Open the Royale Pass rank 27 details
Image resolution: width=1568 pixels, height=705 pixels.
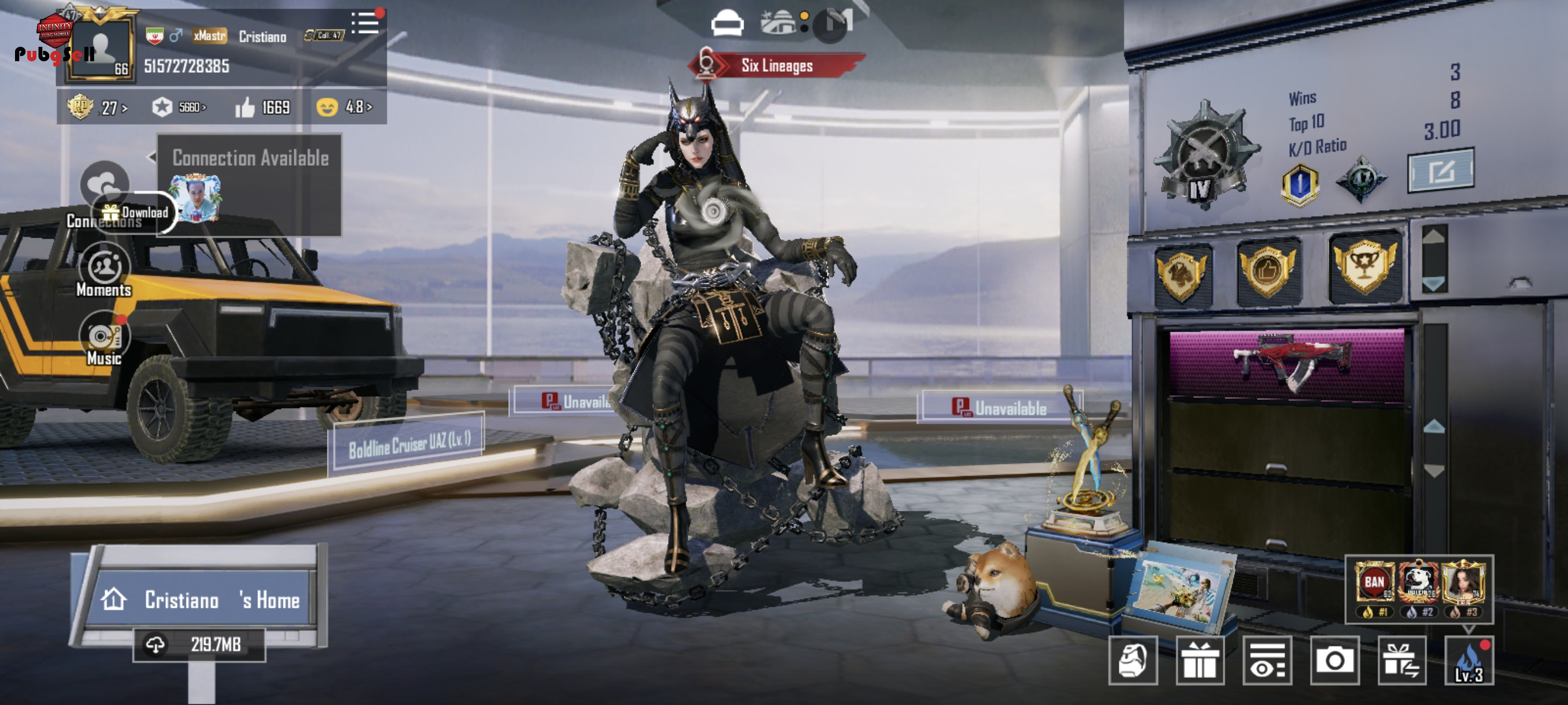[97, 107]
